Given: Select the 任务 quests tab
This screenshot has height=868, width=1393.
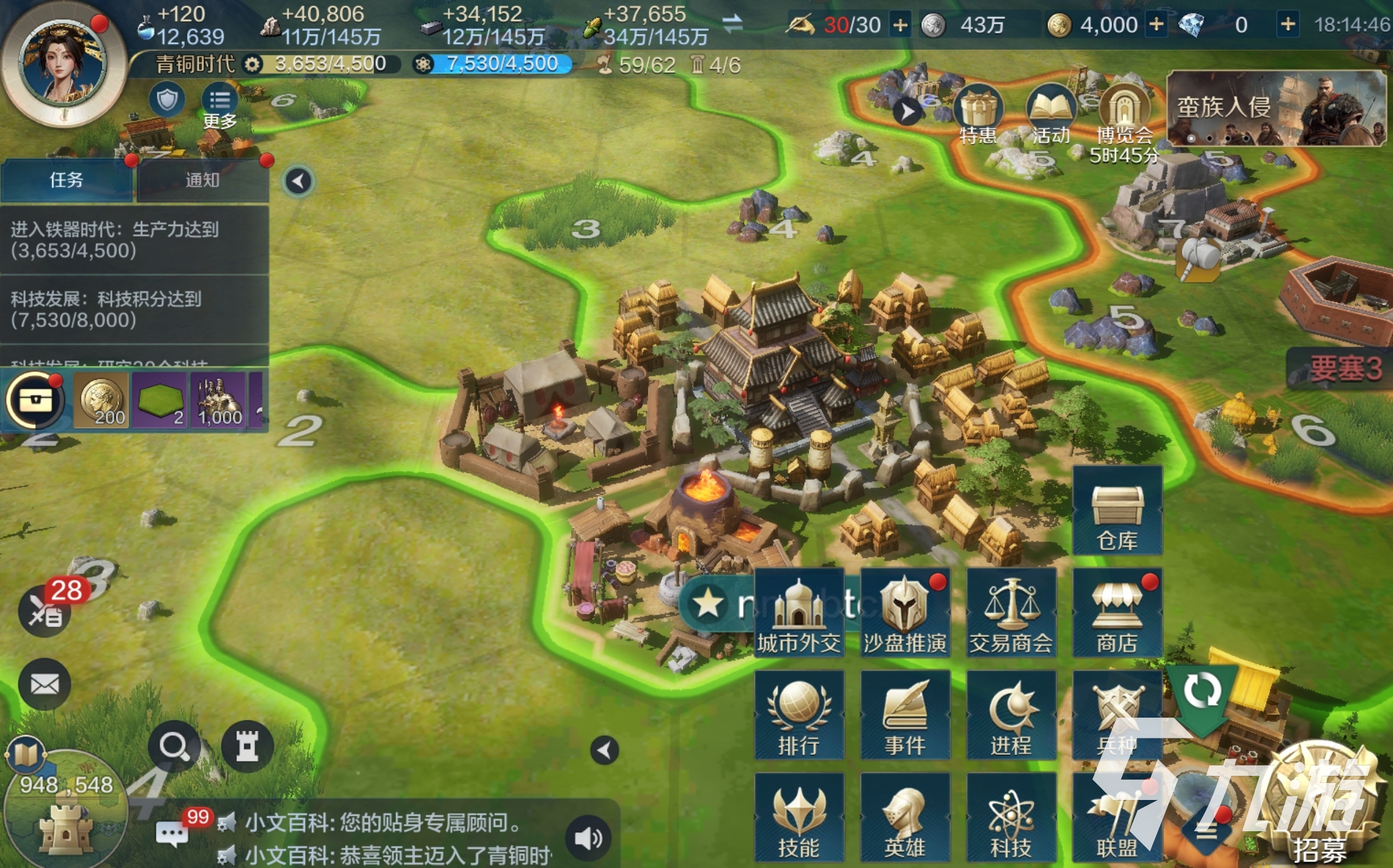Looking at the screenshot, I should (x=66, y=181).
